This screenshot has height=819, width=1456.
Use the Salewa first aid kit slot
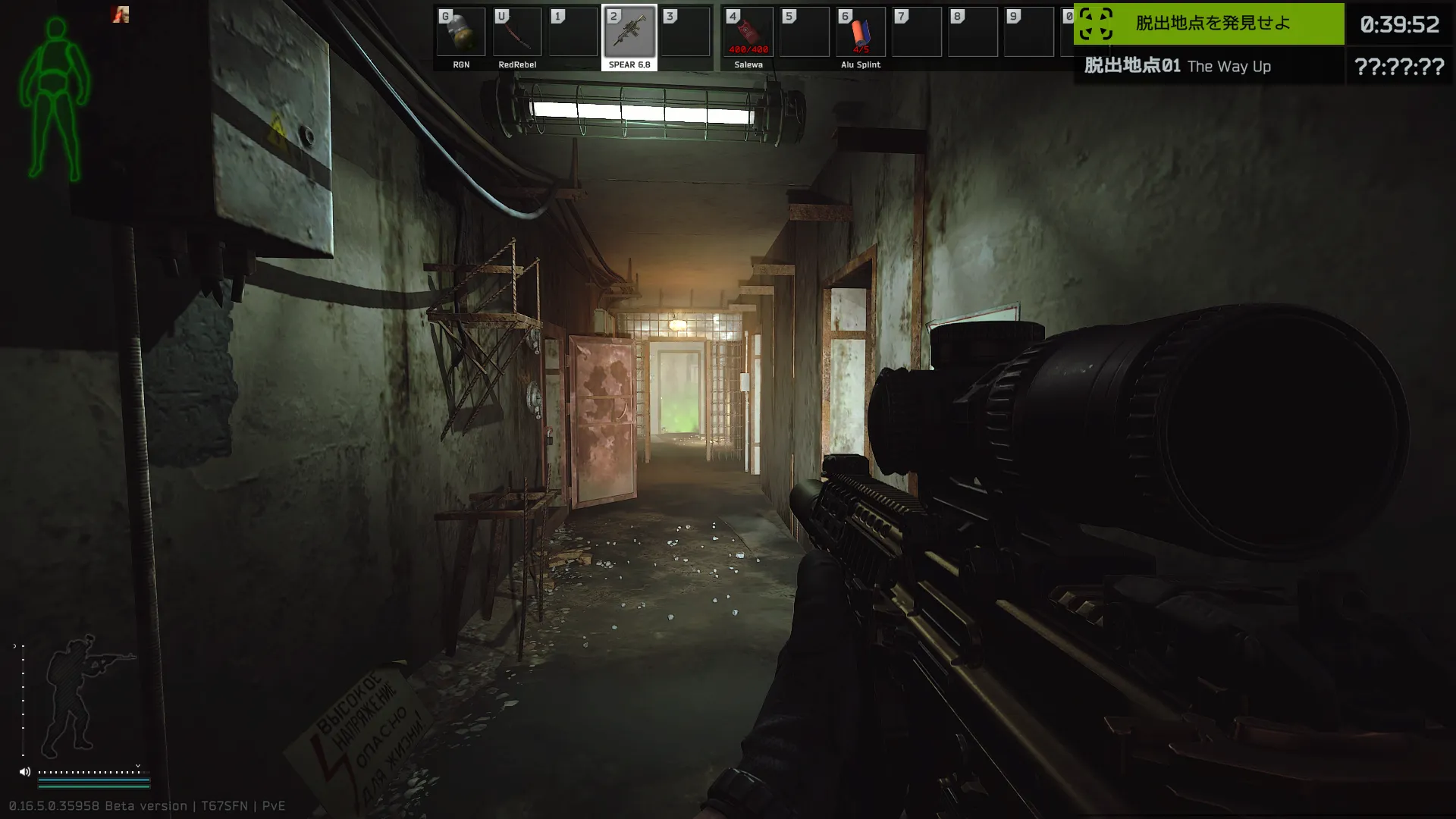[748, 33]
